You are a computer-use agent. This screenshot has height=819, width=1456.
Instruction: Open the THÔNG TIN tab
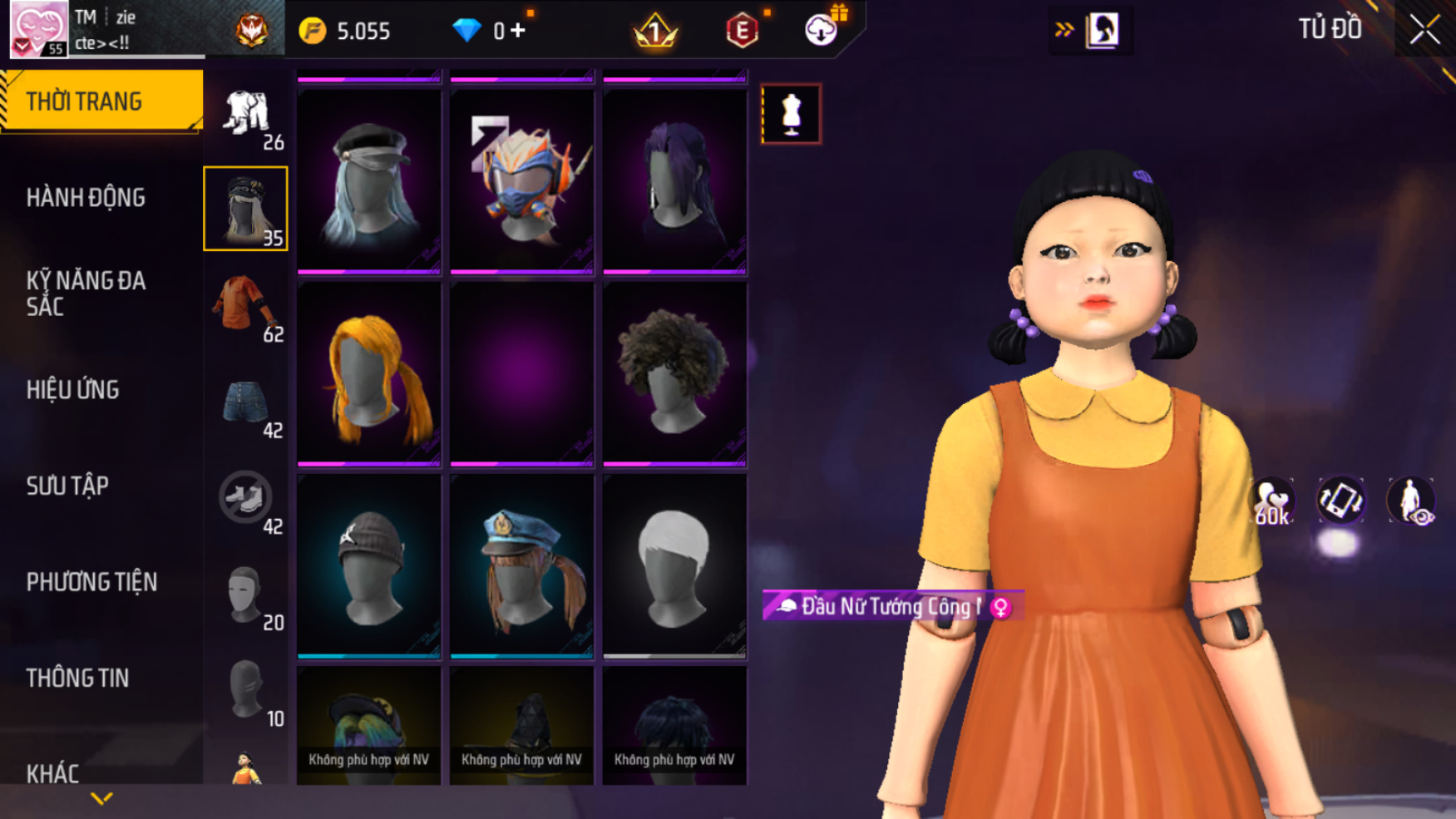77,678
